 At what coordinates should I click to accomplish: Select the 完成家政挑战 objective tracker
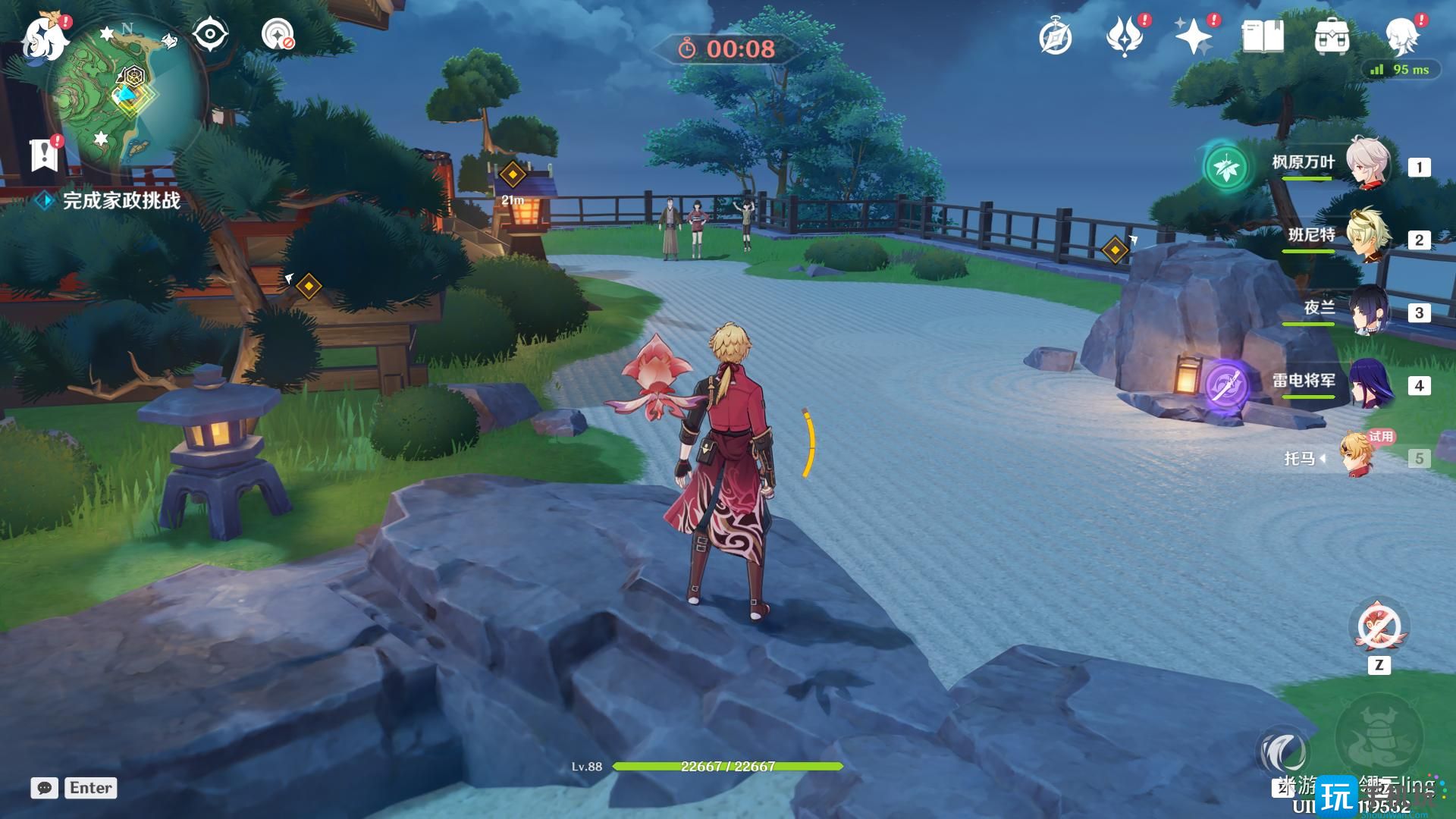[121, 200]
